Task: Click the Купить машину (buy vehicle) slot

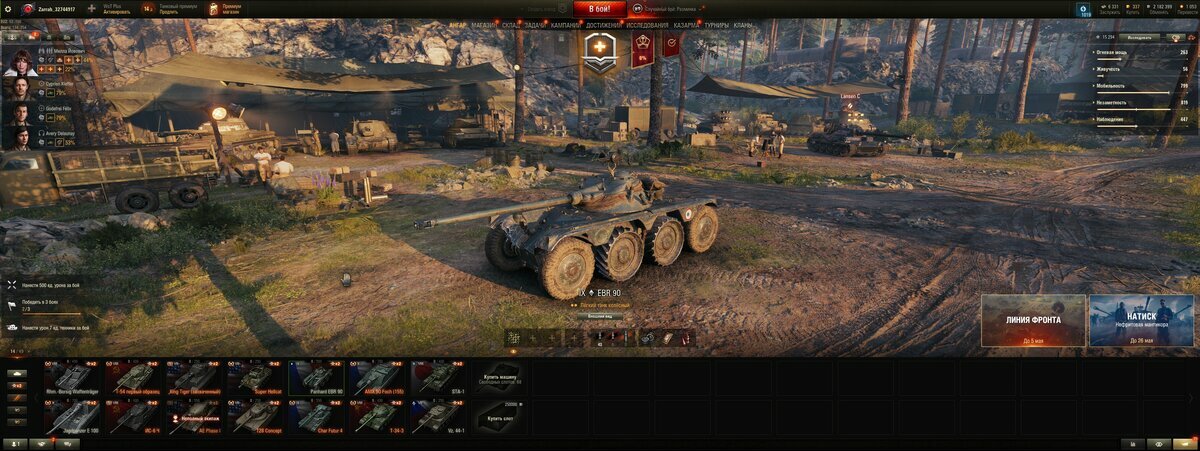Action: click(x=498, y=377)
